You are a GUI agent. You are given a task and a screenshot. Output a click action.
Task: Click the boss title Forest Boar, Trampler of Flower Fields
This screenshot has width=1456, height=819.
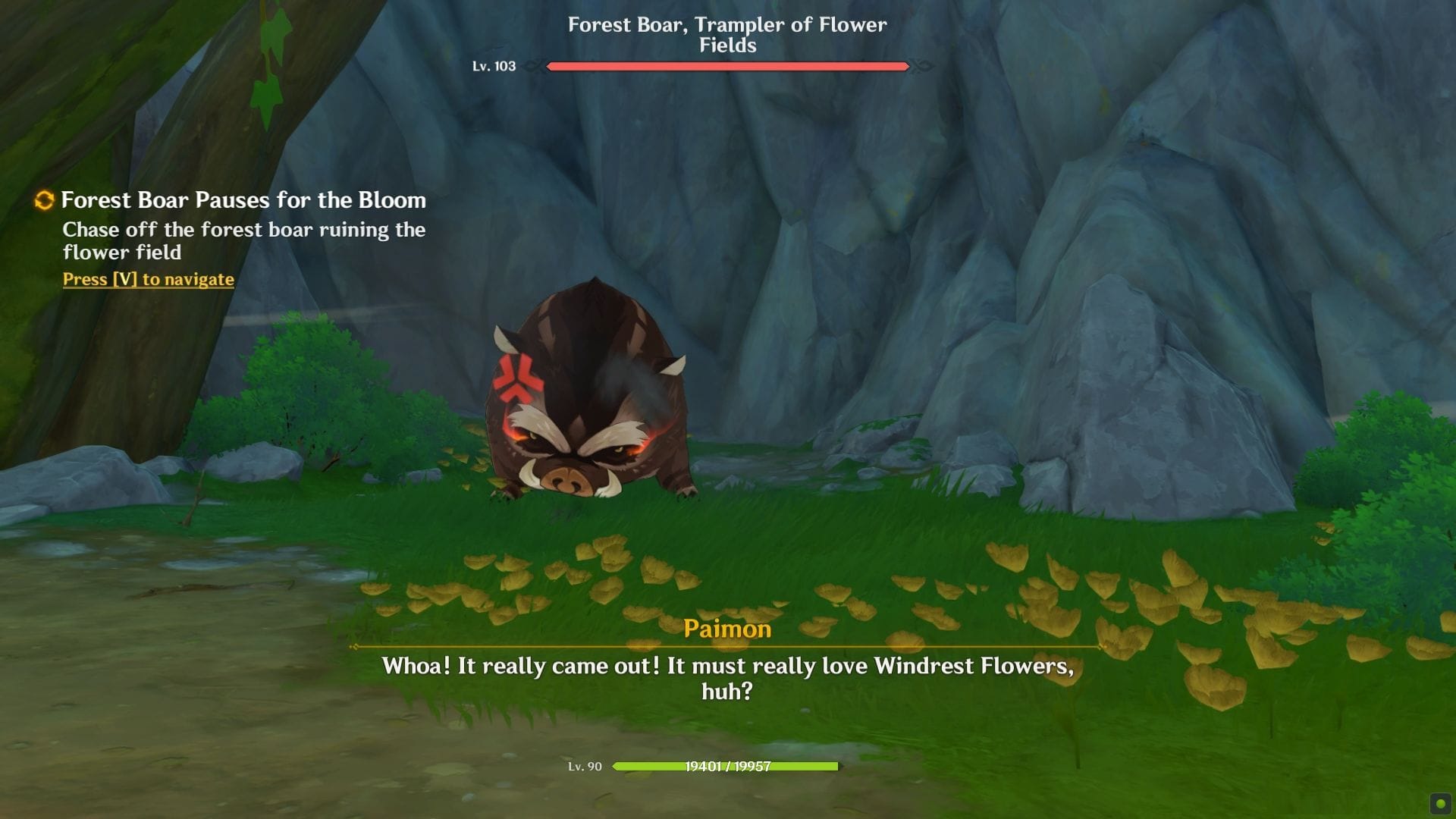[x=726, y=35]
